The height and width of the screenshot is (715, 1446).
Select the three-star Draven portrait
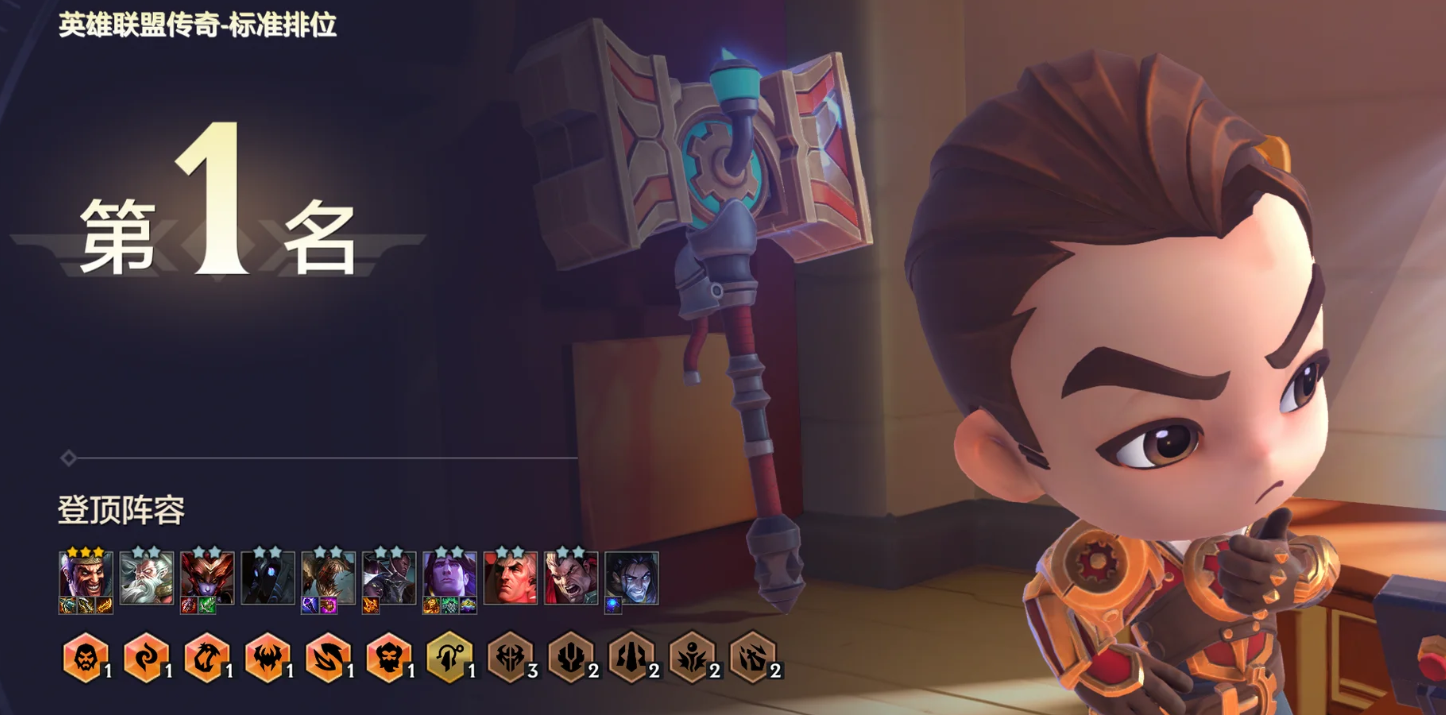coord(85,577)
